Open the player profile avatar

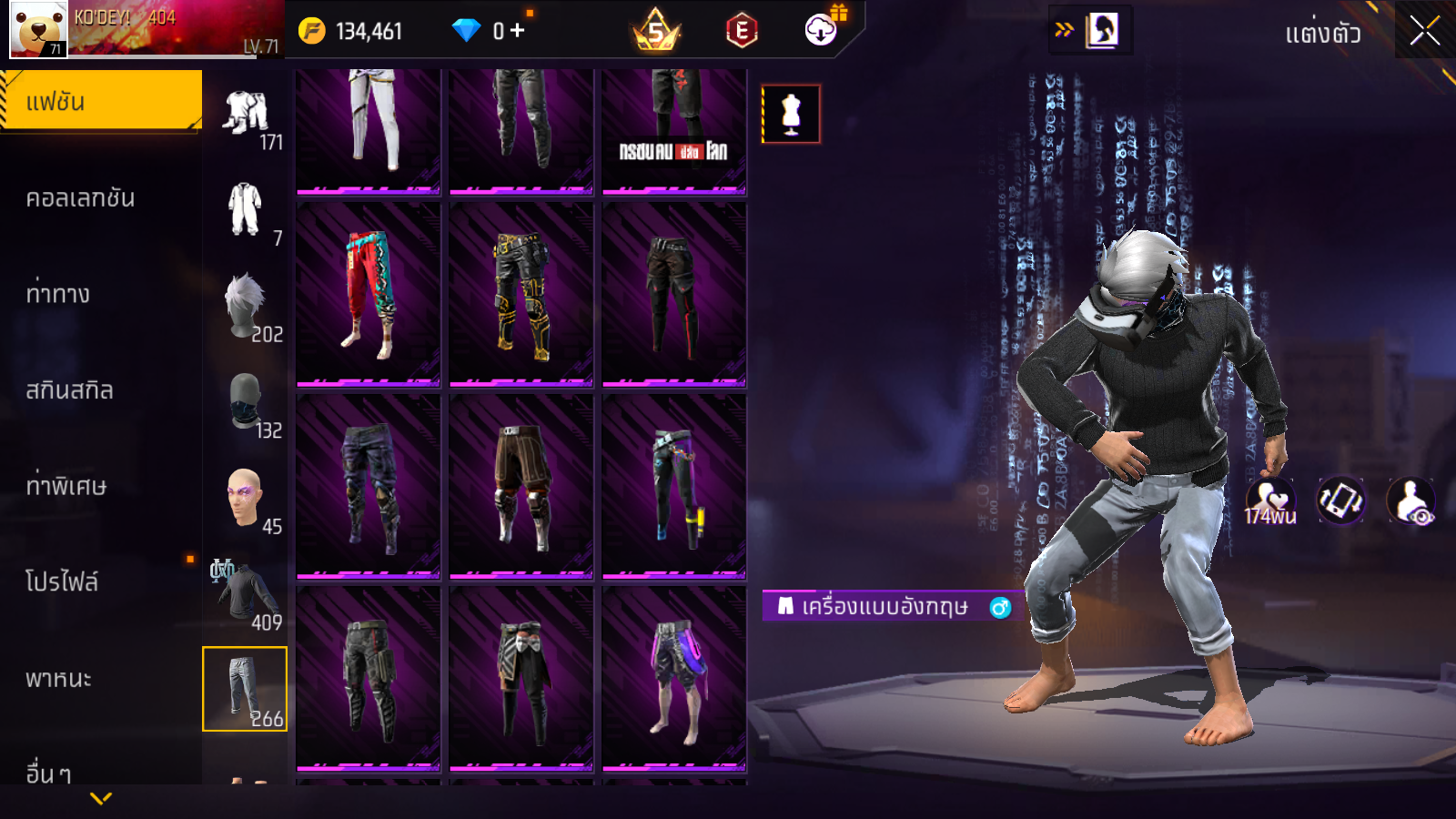[x=38, y=29]
